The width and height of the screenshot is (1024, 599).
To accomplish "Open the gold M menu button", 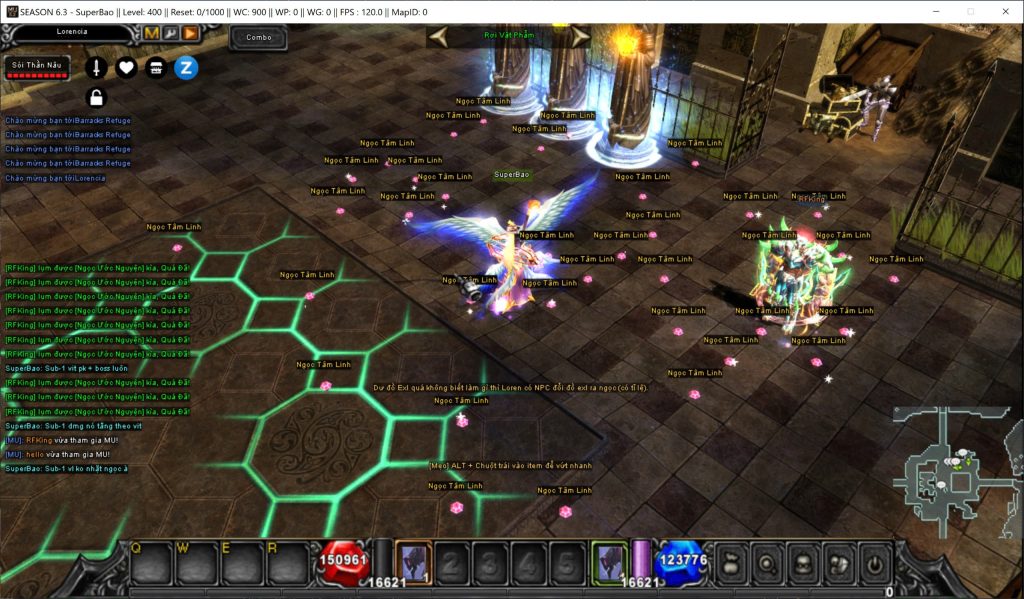I will point(152,33).
